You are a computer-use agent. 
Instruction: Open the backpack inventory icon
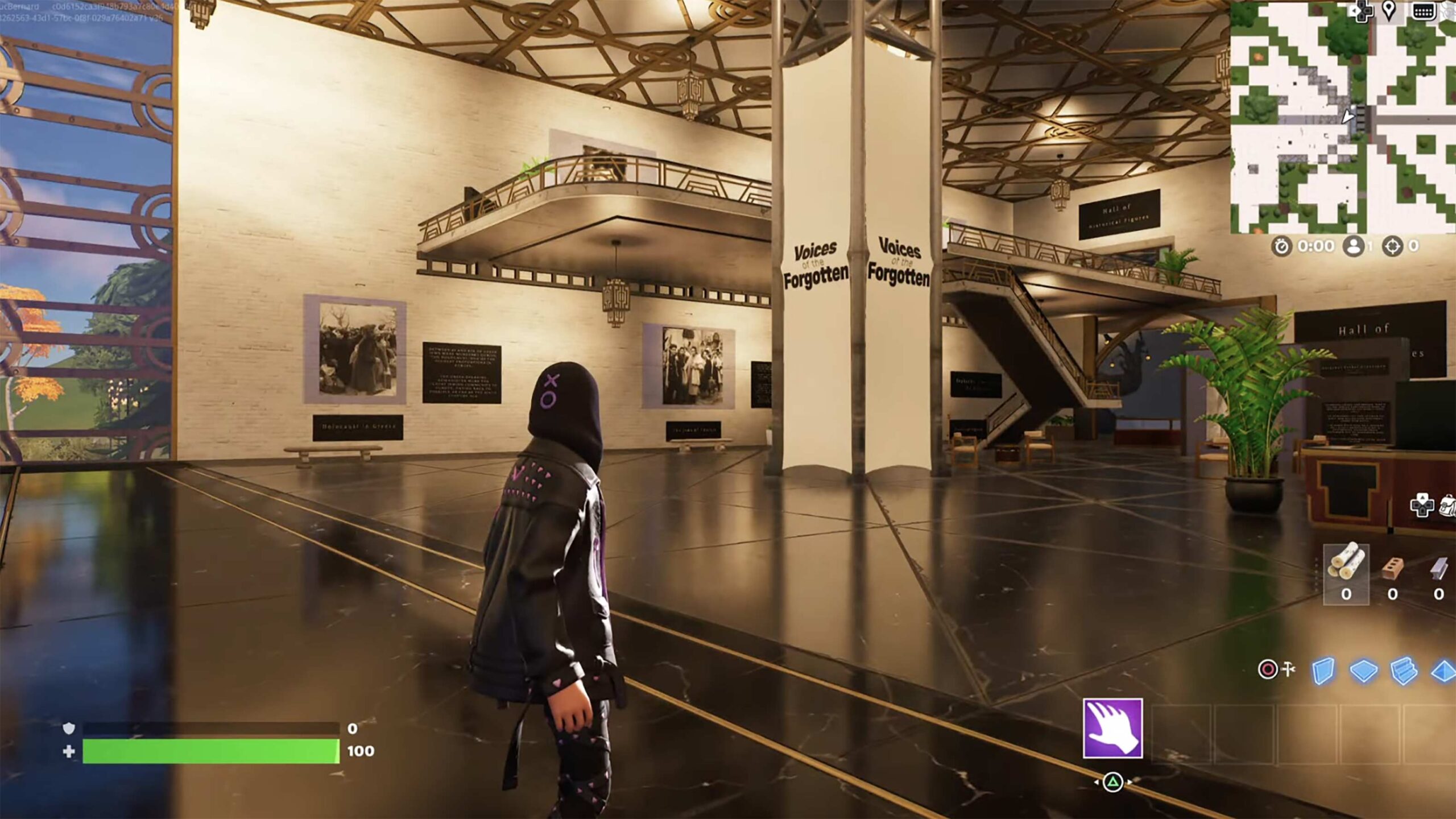[1448, 505]
